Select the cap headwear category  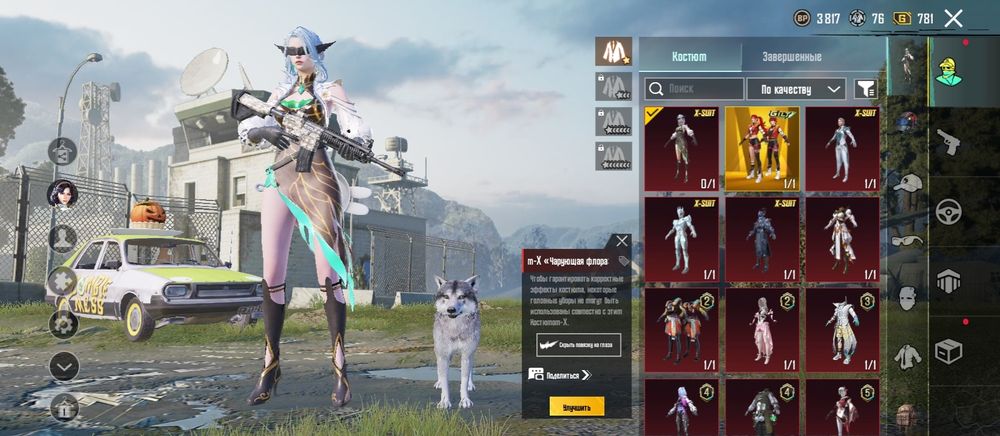point(907,184)
